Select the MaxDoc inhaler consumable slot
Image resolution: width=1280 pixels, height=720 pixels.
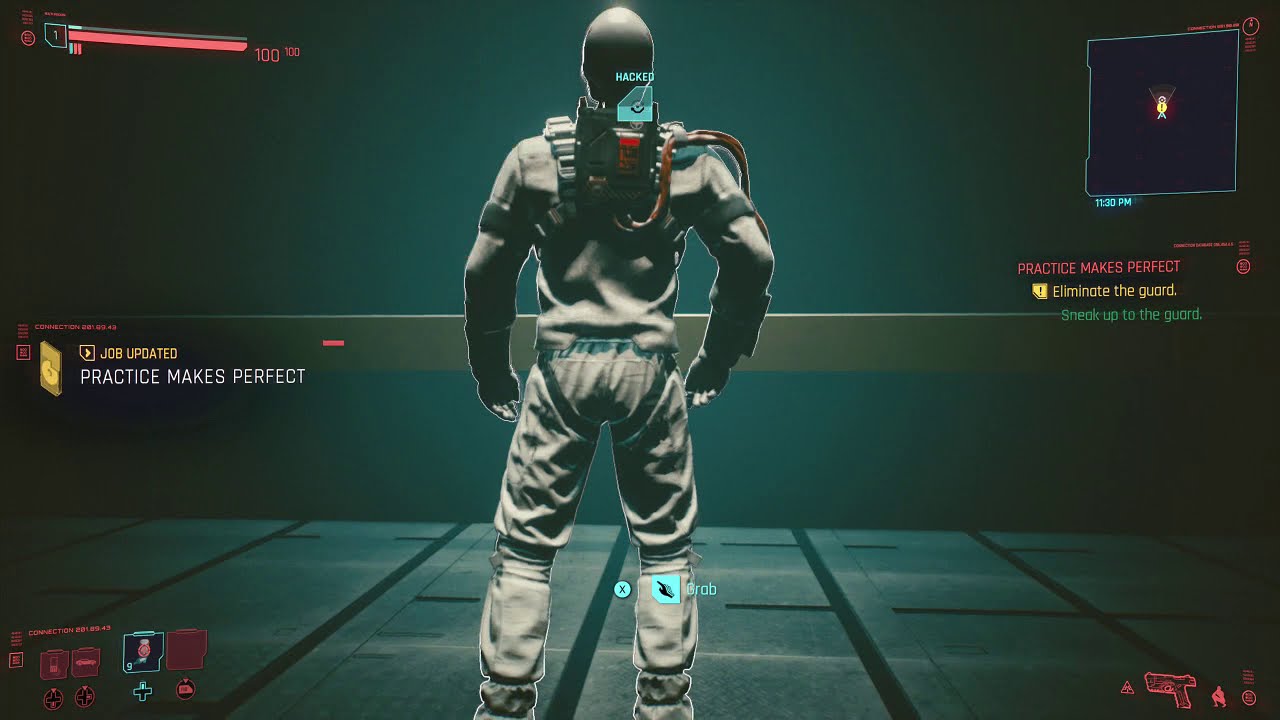pos(142,650)
